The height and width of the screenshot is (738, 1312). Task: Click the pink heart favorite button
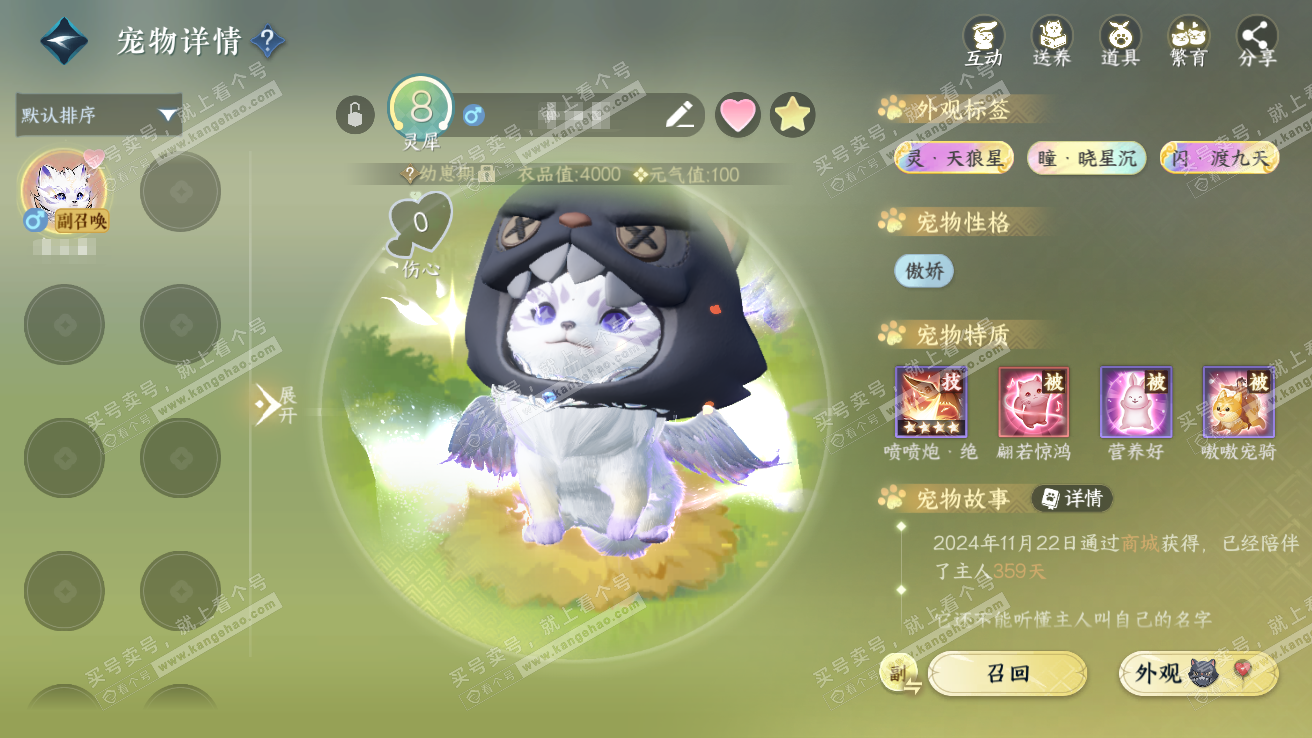[x=738, y=115]
